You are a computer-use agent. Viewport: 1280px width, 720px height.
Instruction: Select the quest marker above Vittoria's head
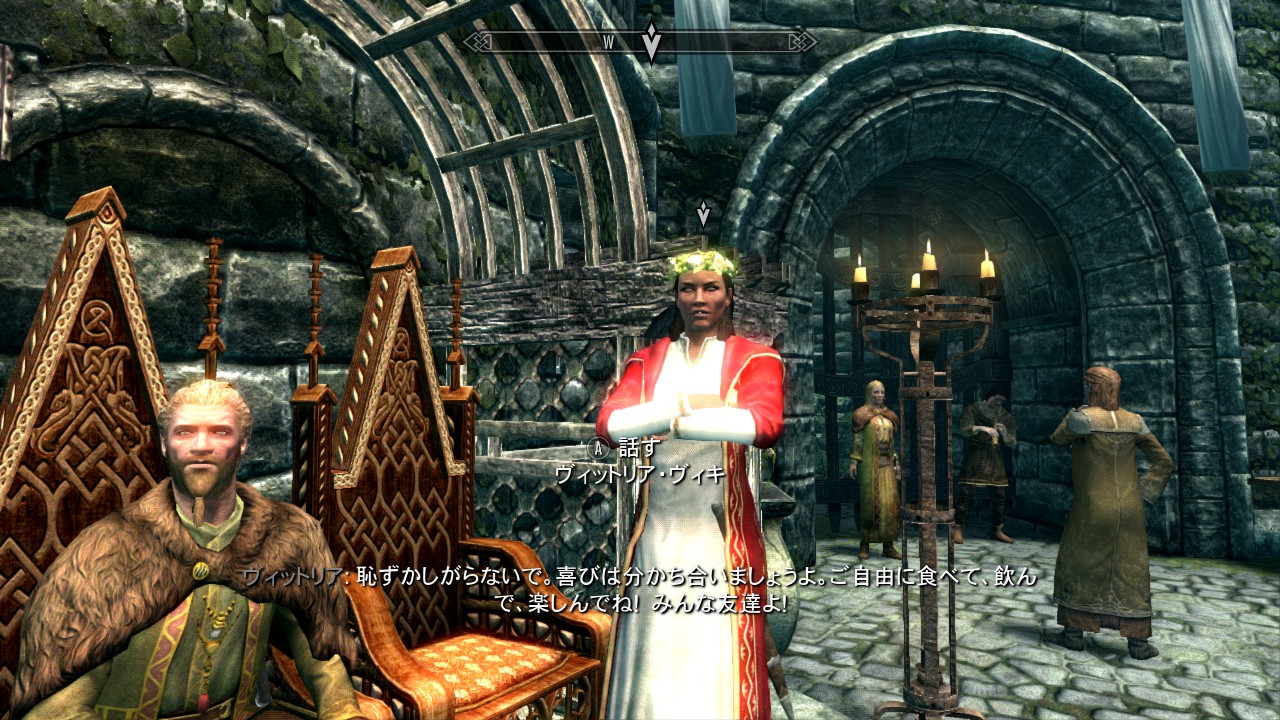(x=703, y=213)
